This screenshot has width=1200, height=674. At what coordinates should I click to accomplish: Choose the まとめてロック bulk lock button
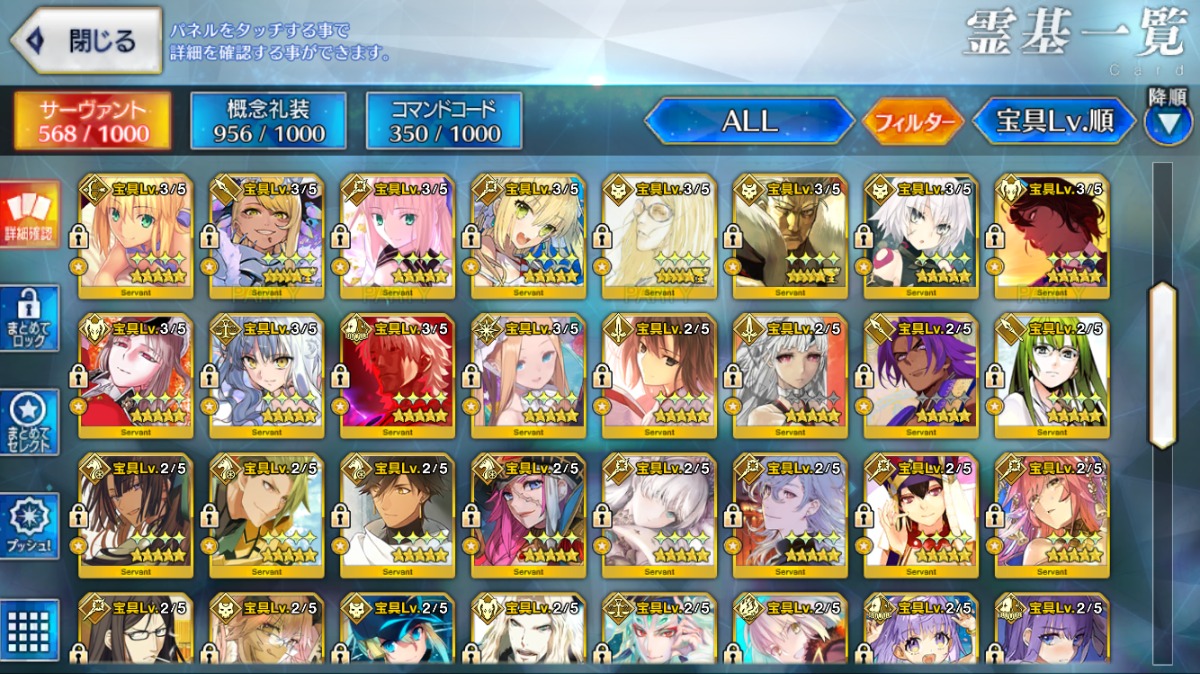[x=29, y=318]
